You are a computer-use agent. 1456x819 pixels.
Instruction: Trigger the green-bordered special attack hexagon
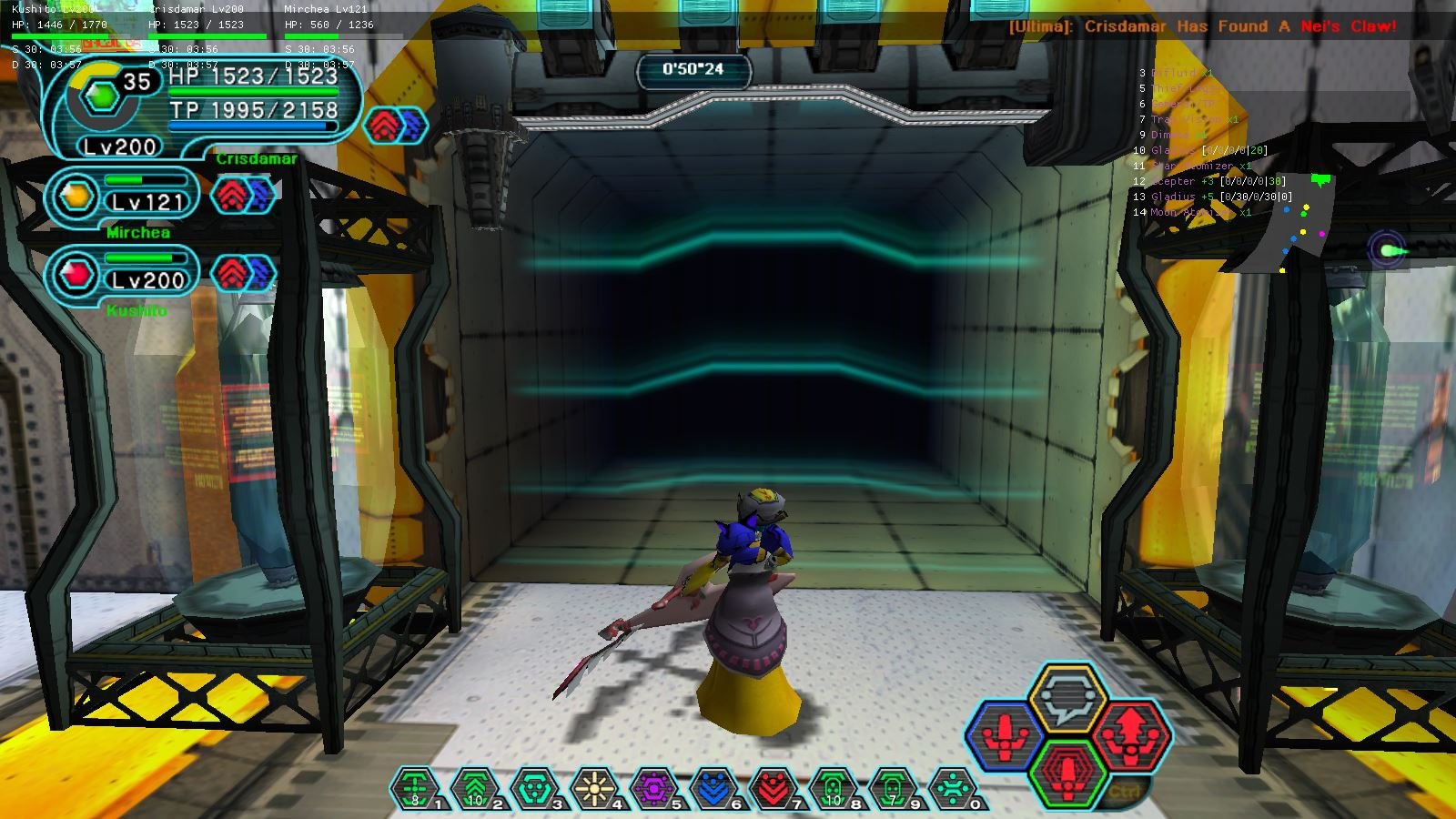[1067, 772]
